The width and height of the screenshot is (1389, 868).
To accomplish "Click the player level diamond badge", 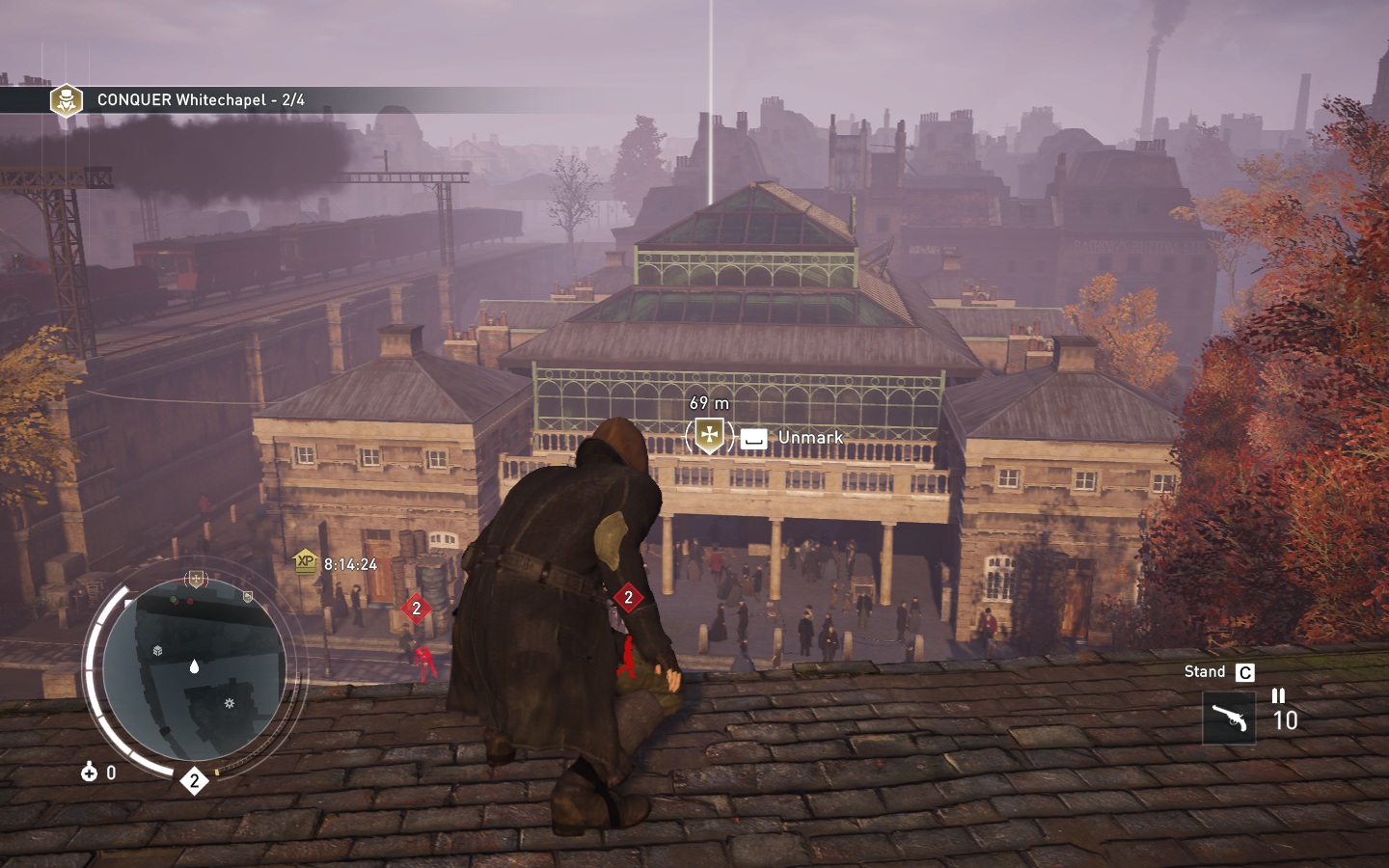I will click(195, 780).
